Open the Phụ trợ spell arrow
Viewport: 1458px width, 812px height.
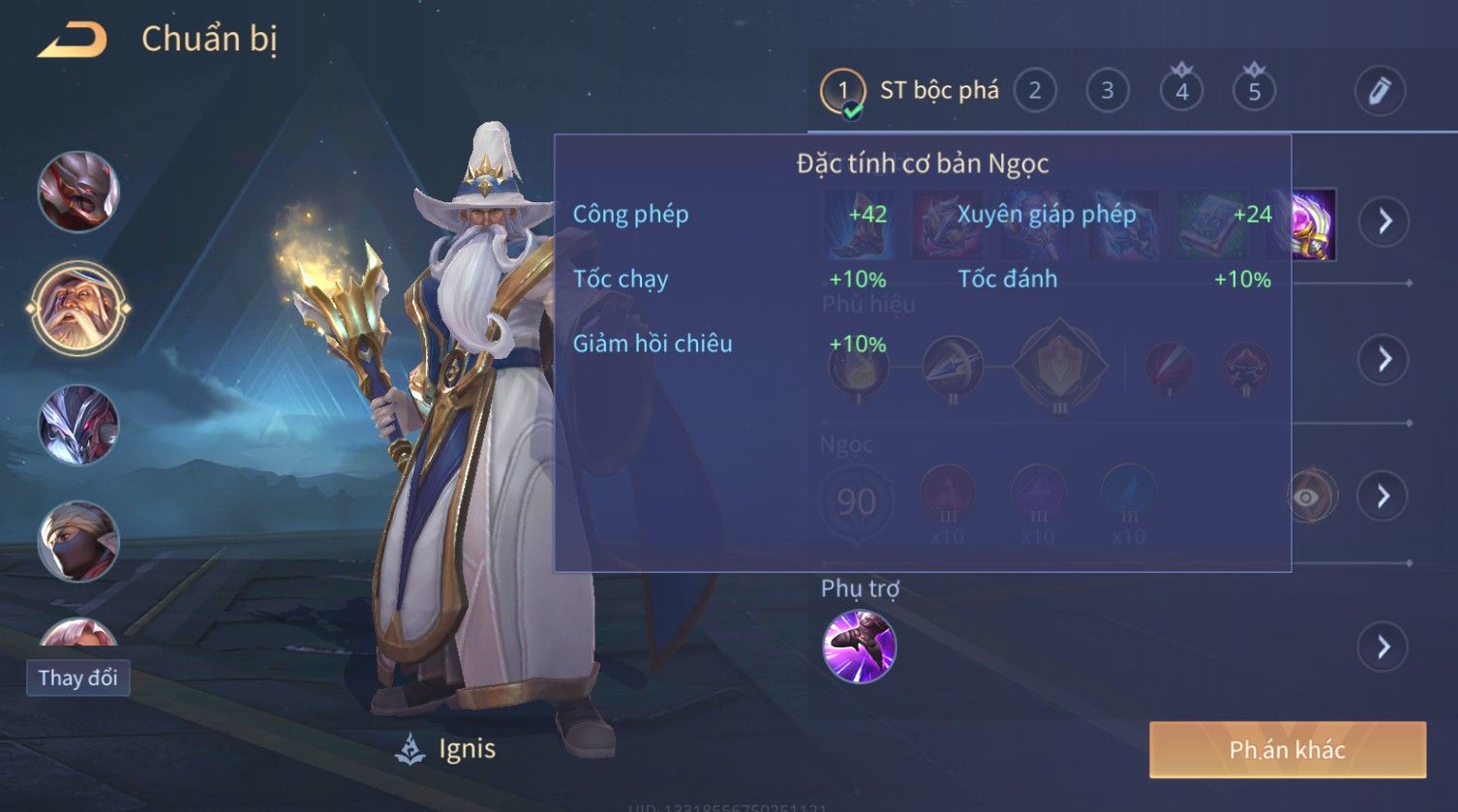pyautogui.click(x=1383, y=647)
